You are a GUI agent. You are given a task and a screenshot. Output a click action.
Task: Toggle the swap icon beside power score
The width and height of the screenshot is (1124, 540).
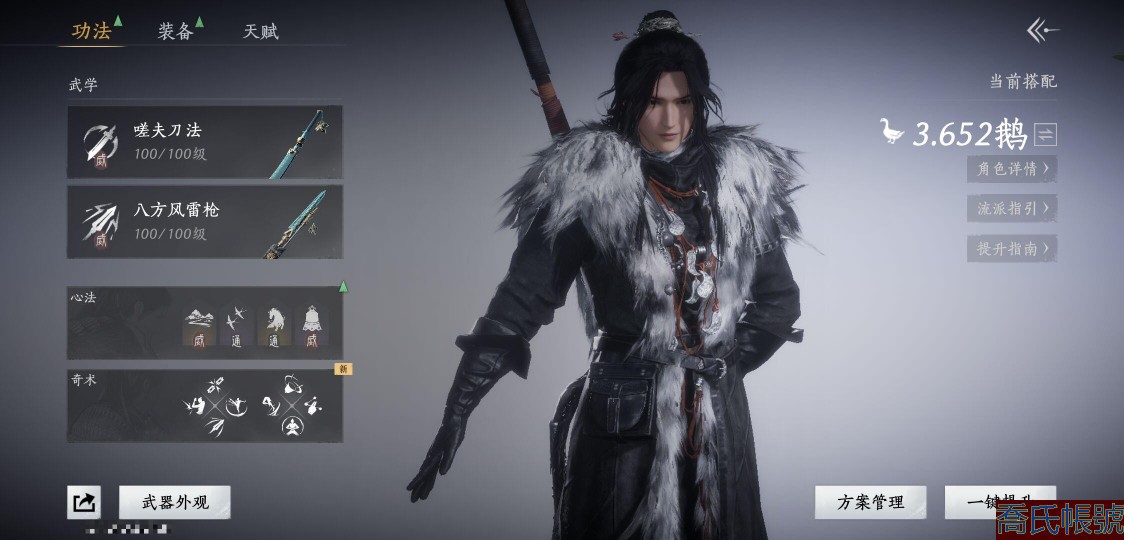point(1045,134)
